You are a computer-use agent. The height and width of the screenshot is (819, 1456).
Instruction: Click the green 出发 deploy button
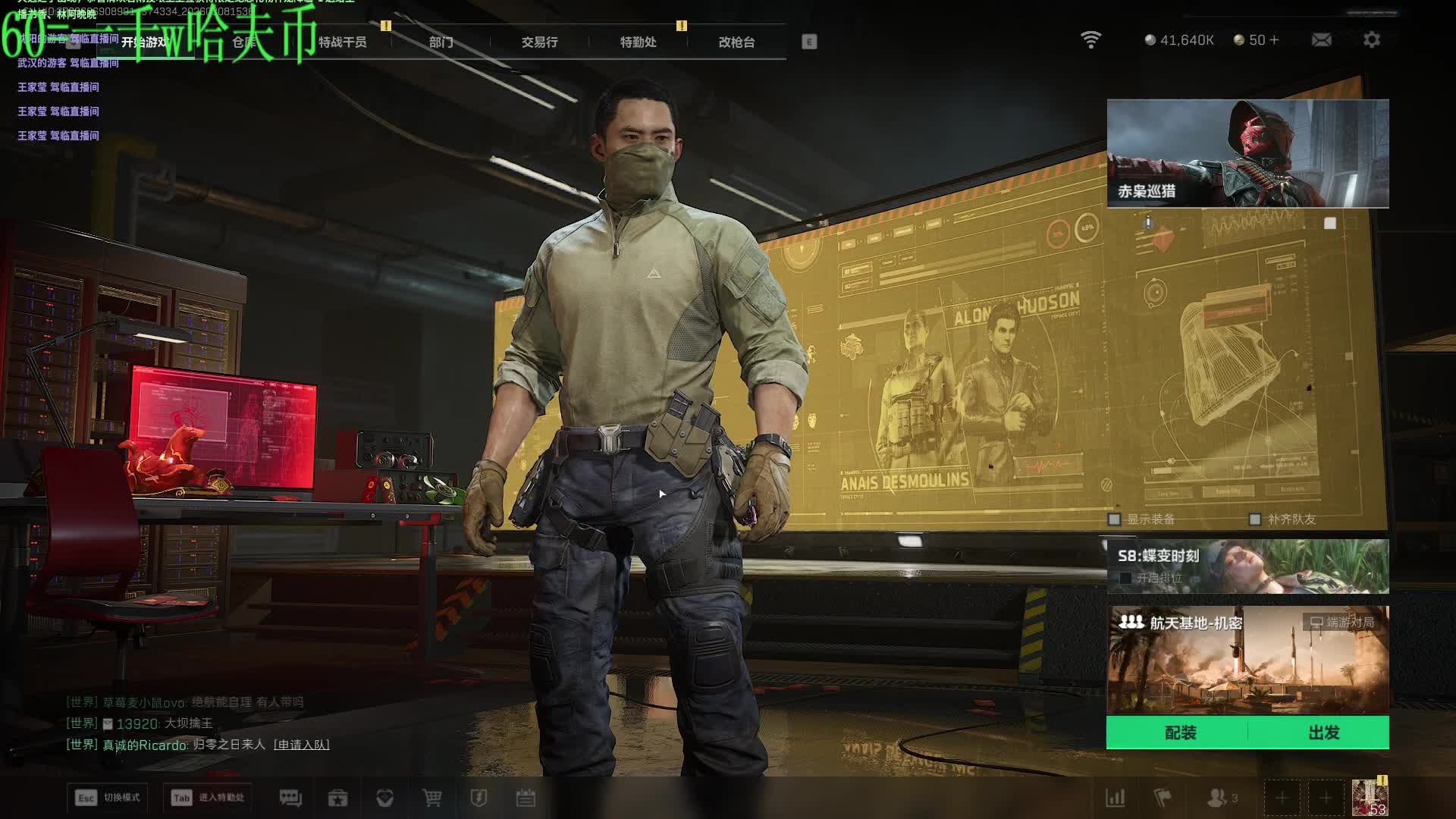tap(1323, 733)
